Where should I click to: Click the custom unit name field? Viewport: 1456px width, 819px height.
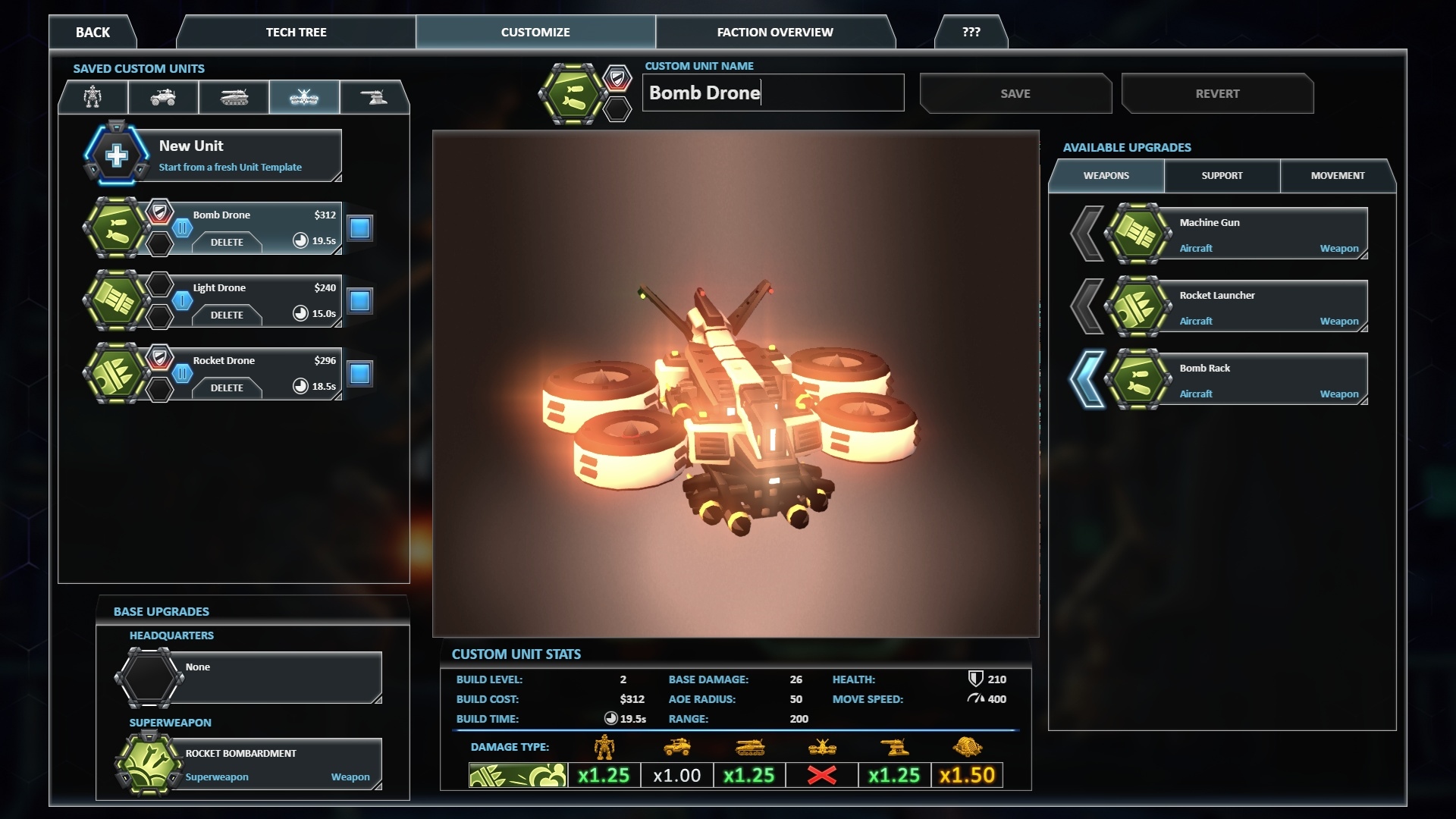[773, 93]
